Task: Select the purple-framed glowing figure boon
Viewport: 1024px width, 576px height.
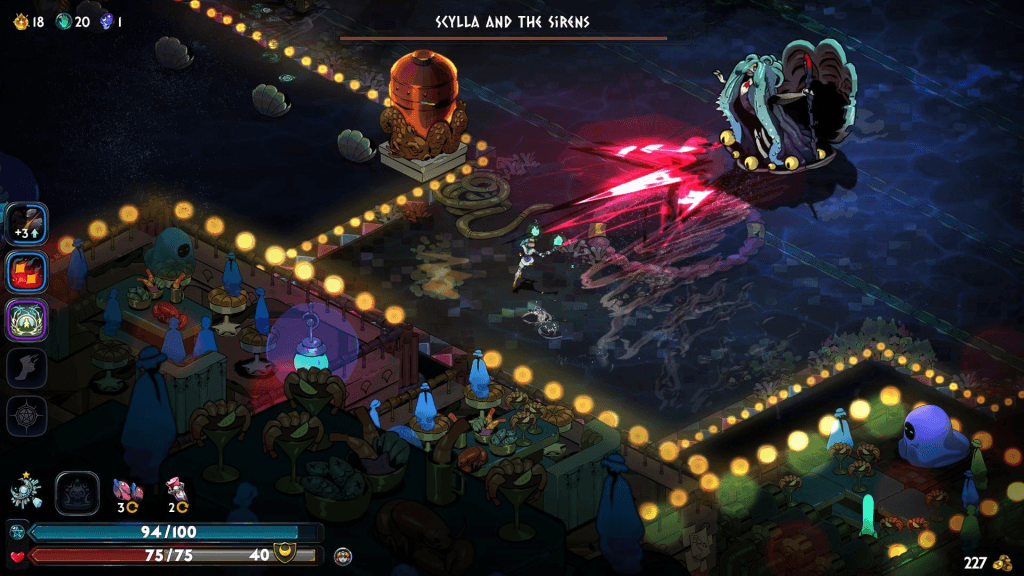Action: [x=27, y=320]
